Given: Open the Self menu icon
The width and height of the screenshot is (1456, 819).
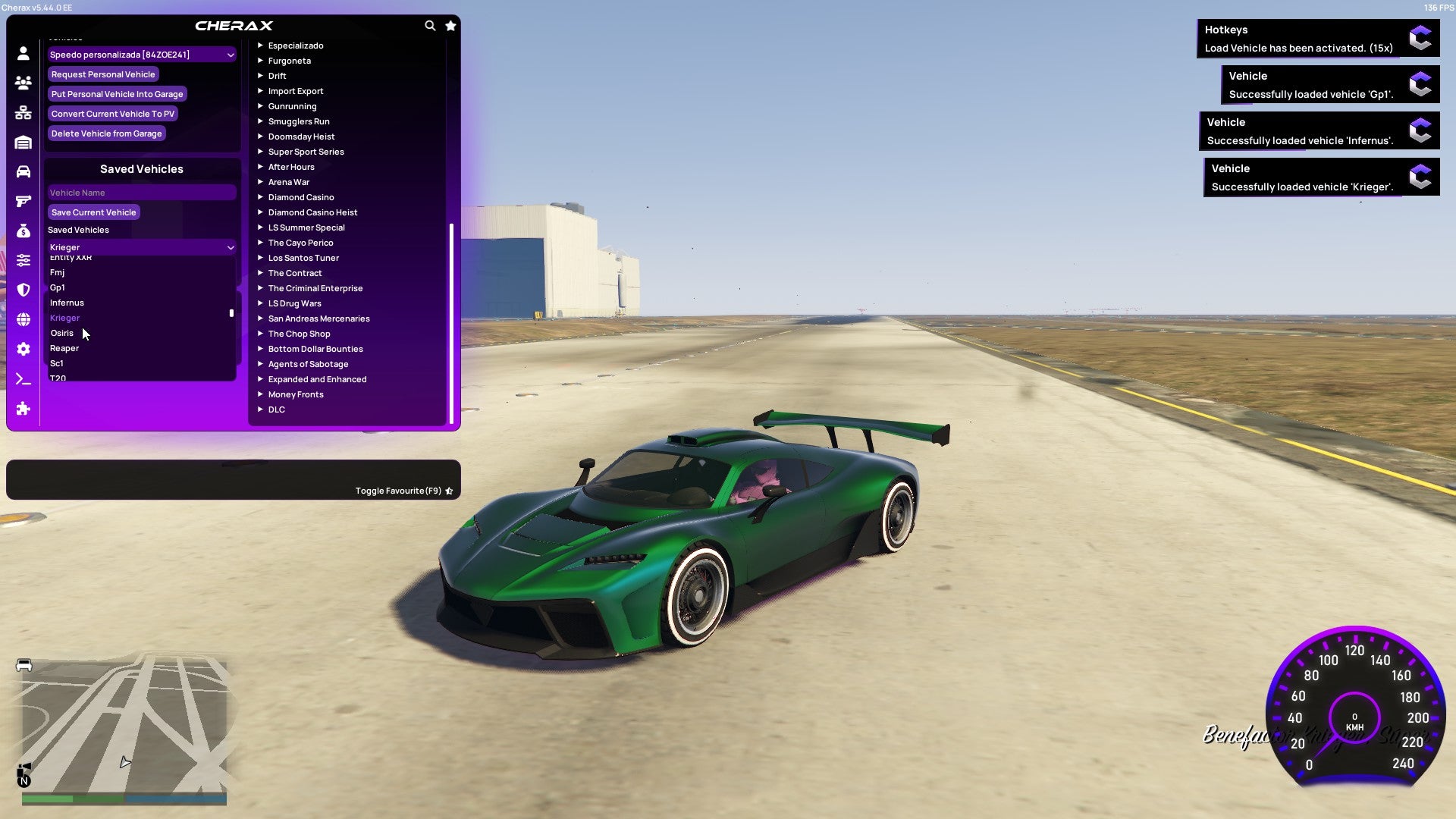Looking at the screenshot, I should [23, 54].
